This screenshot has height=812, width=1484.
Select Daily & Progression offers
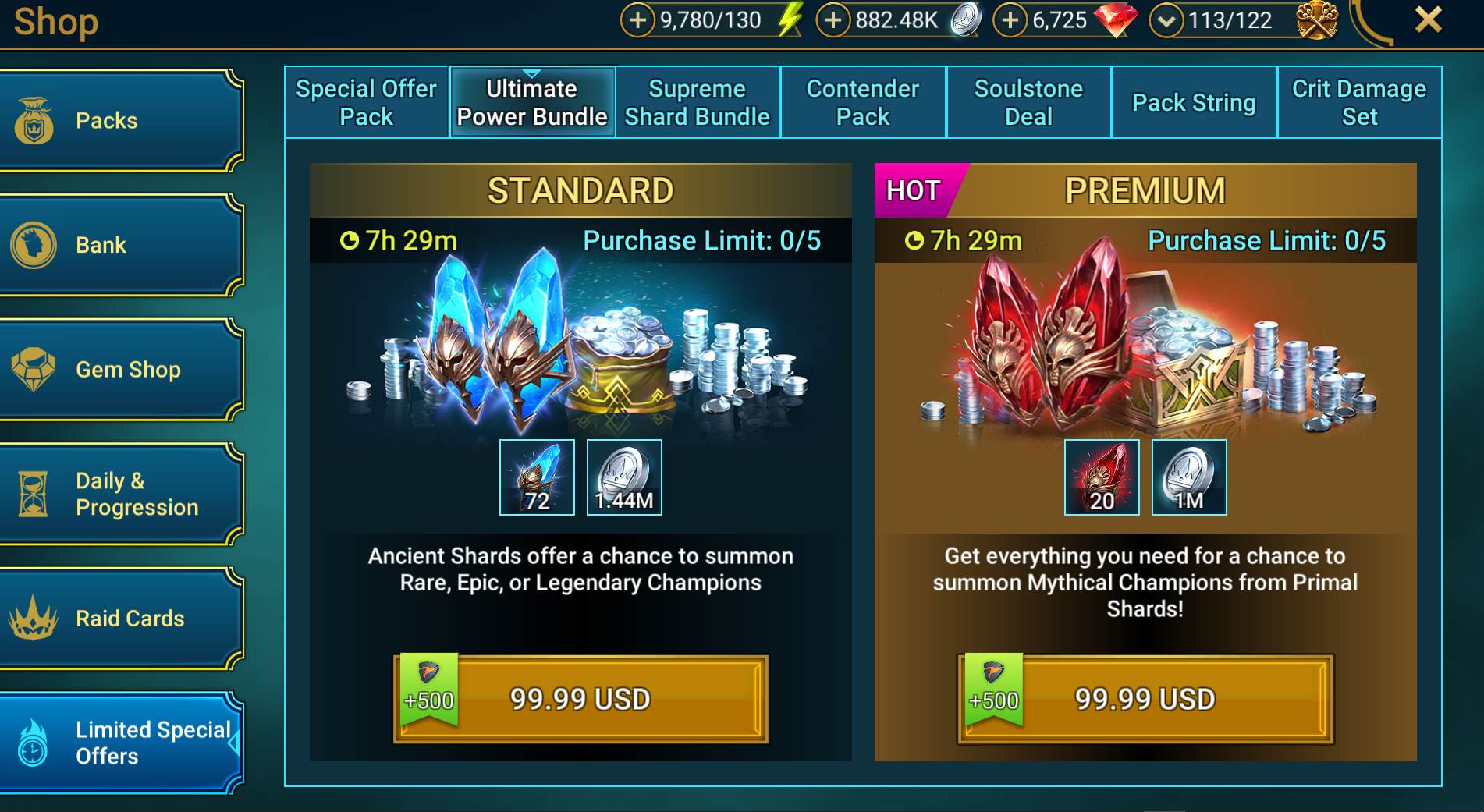121,494
